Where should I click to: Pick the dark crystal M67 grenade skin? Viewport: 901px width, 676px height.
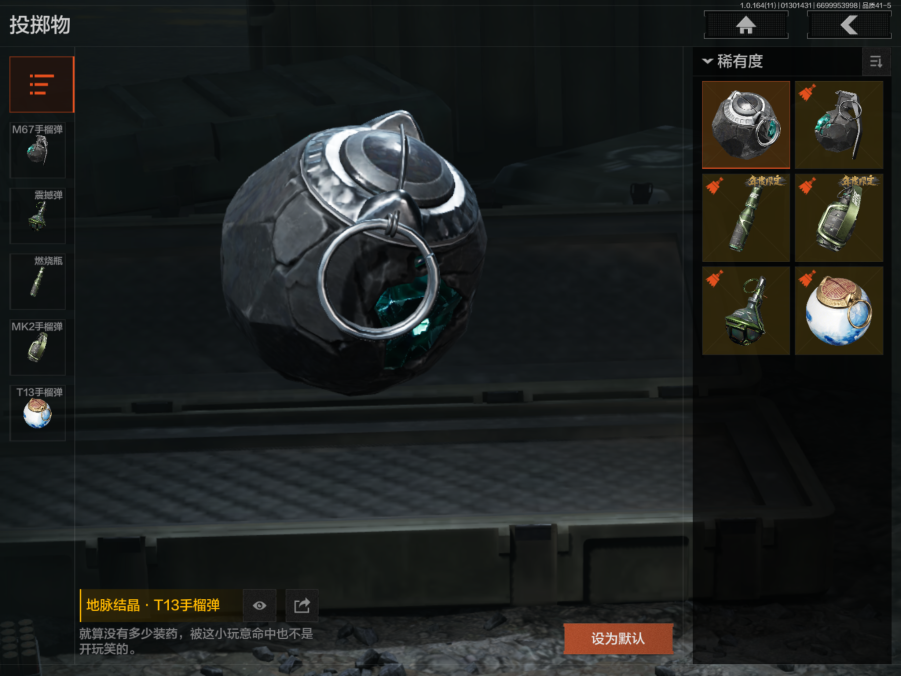839,124
